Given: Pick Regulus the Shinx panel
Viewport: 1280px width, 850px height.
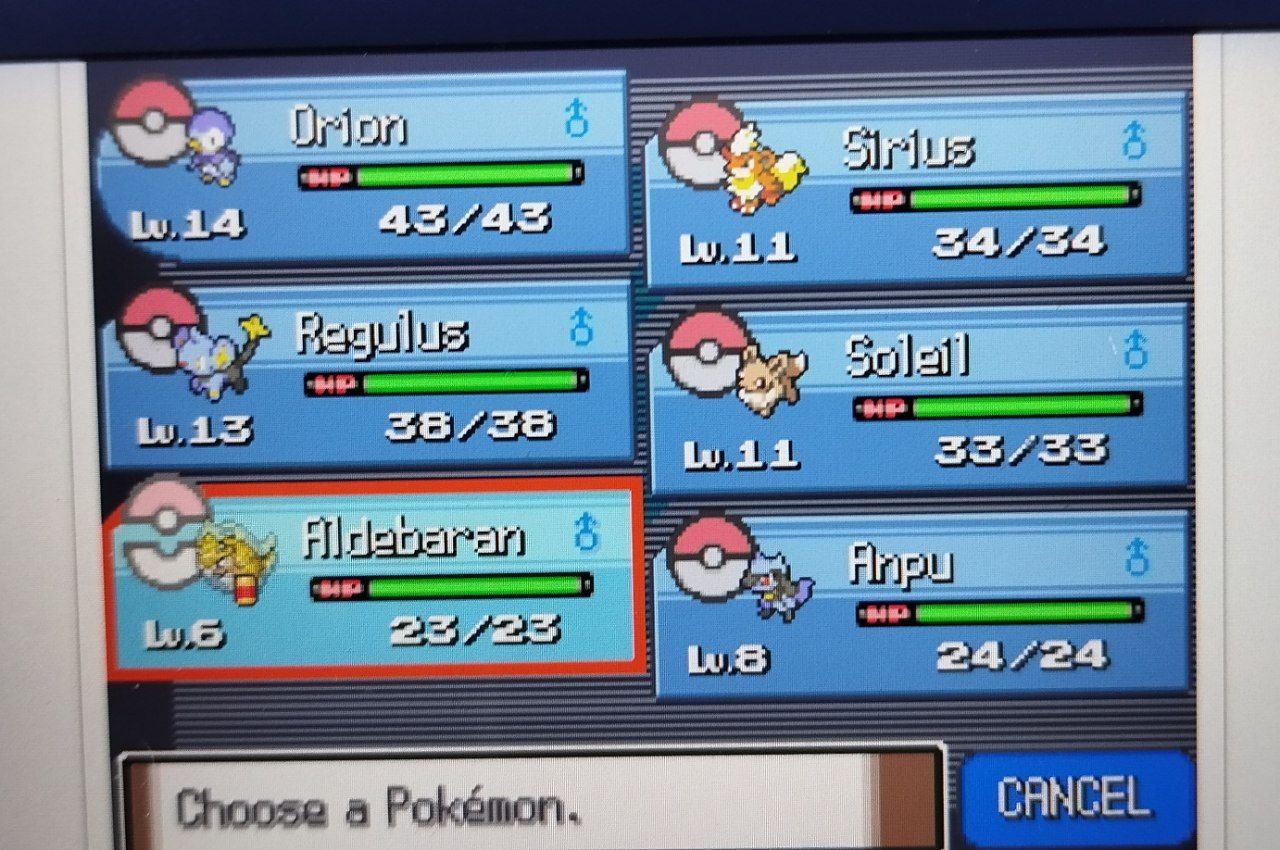Looking at the screenshot, I should pos(368,374).
